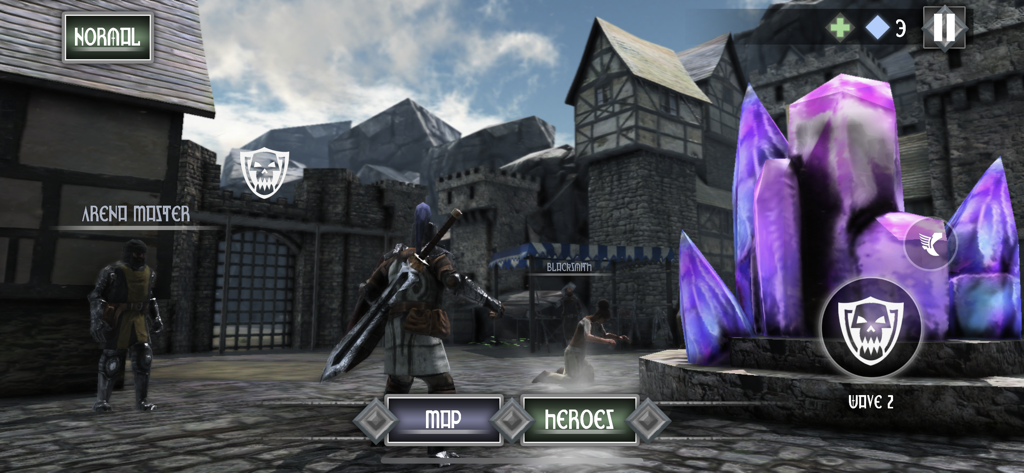Add more gems with the green plus
Screen dimensions: 1024x473
click(840, 28)
